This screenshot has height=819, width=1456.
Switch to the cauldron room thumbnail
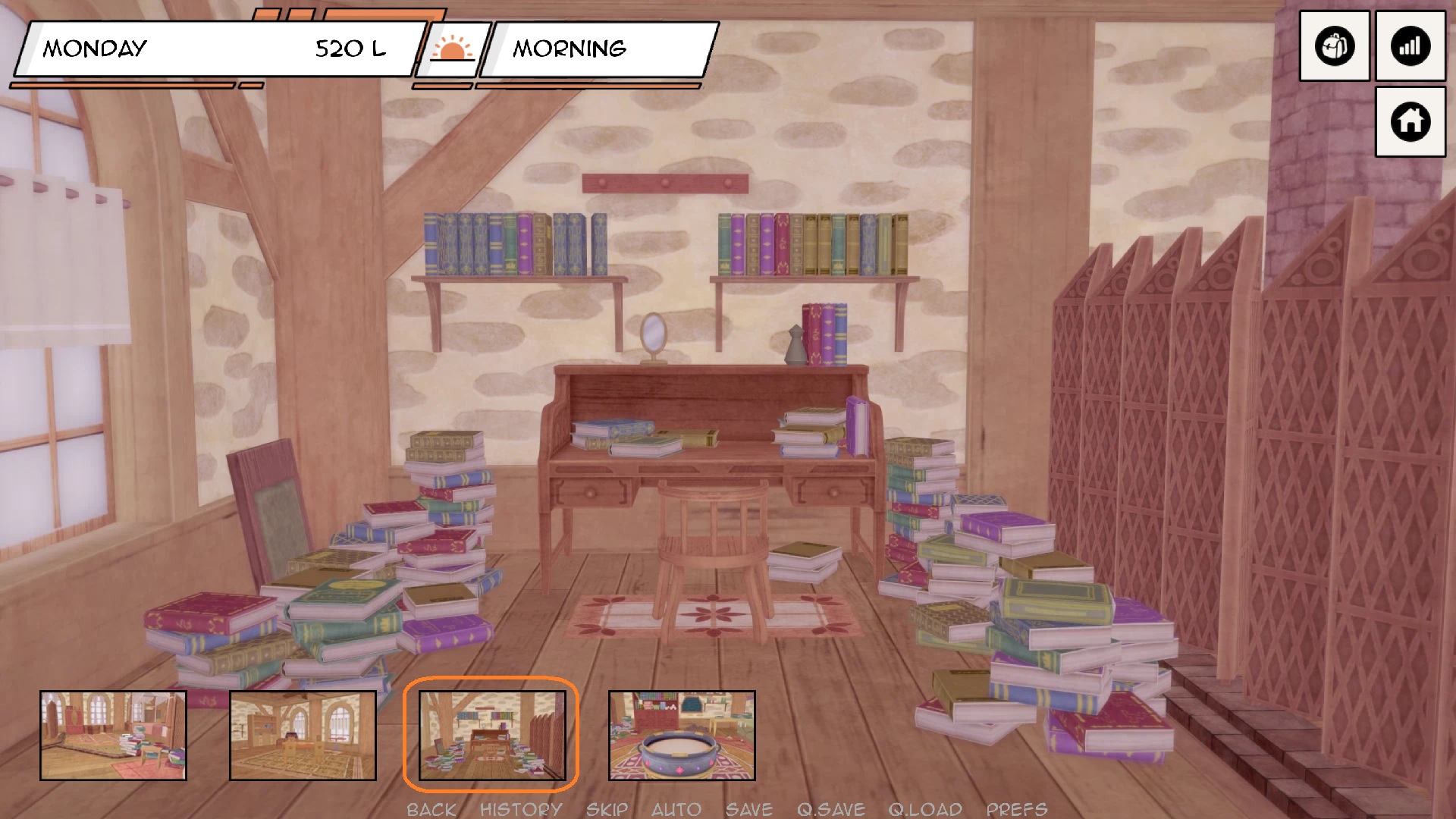coord(682,735)
